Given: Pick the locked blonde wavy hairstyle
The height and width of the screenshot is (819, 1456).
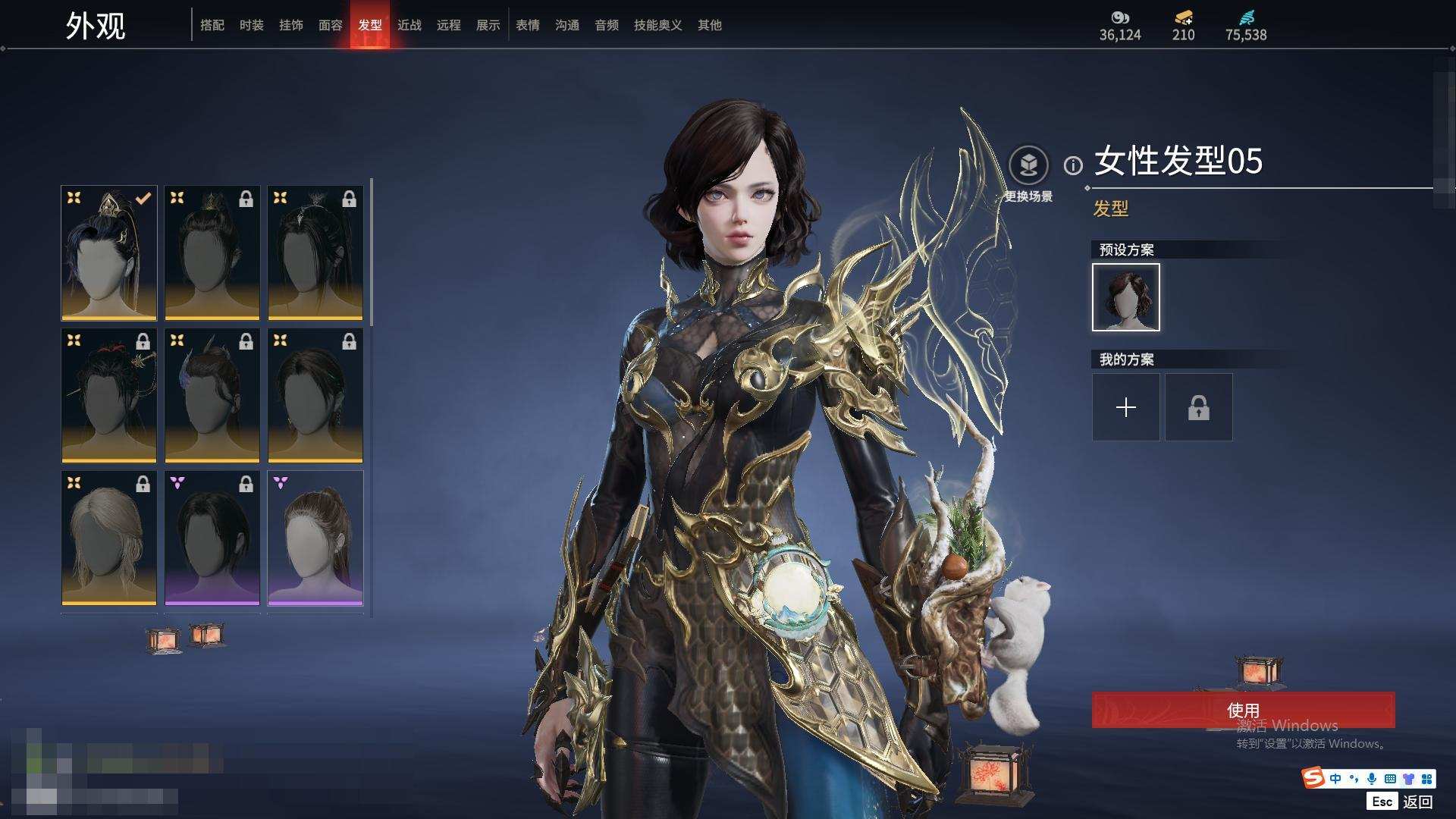Looking at the screenshot, I should pyautogui.click(x=109, y=538).
